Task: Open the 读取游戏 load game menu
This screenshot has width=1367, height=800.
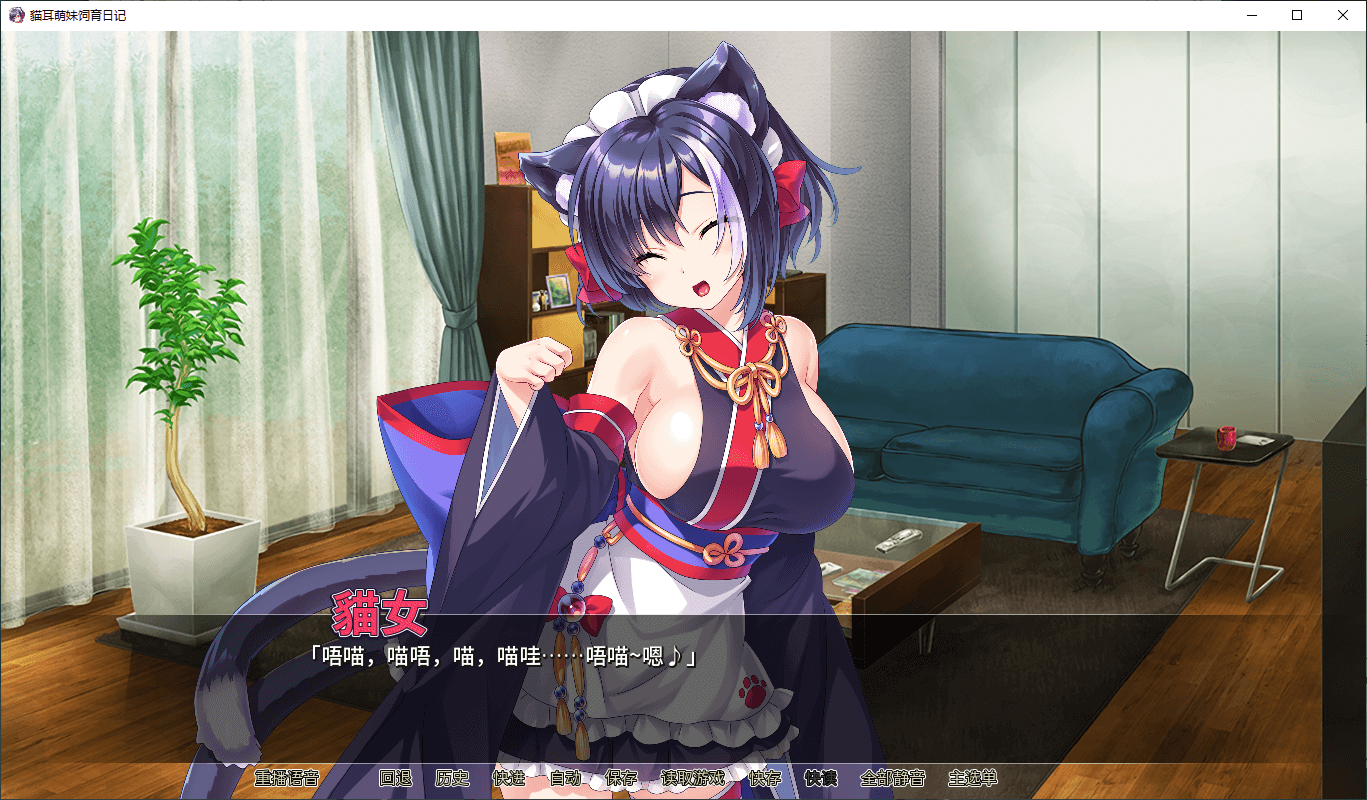Action: click(693, 778)
